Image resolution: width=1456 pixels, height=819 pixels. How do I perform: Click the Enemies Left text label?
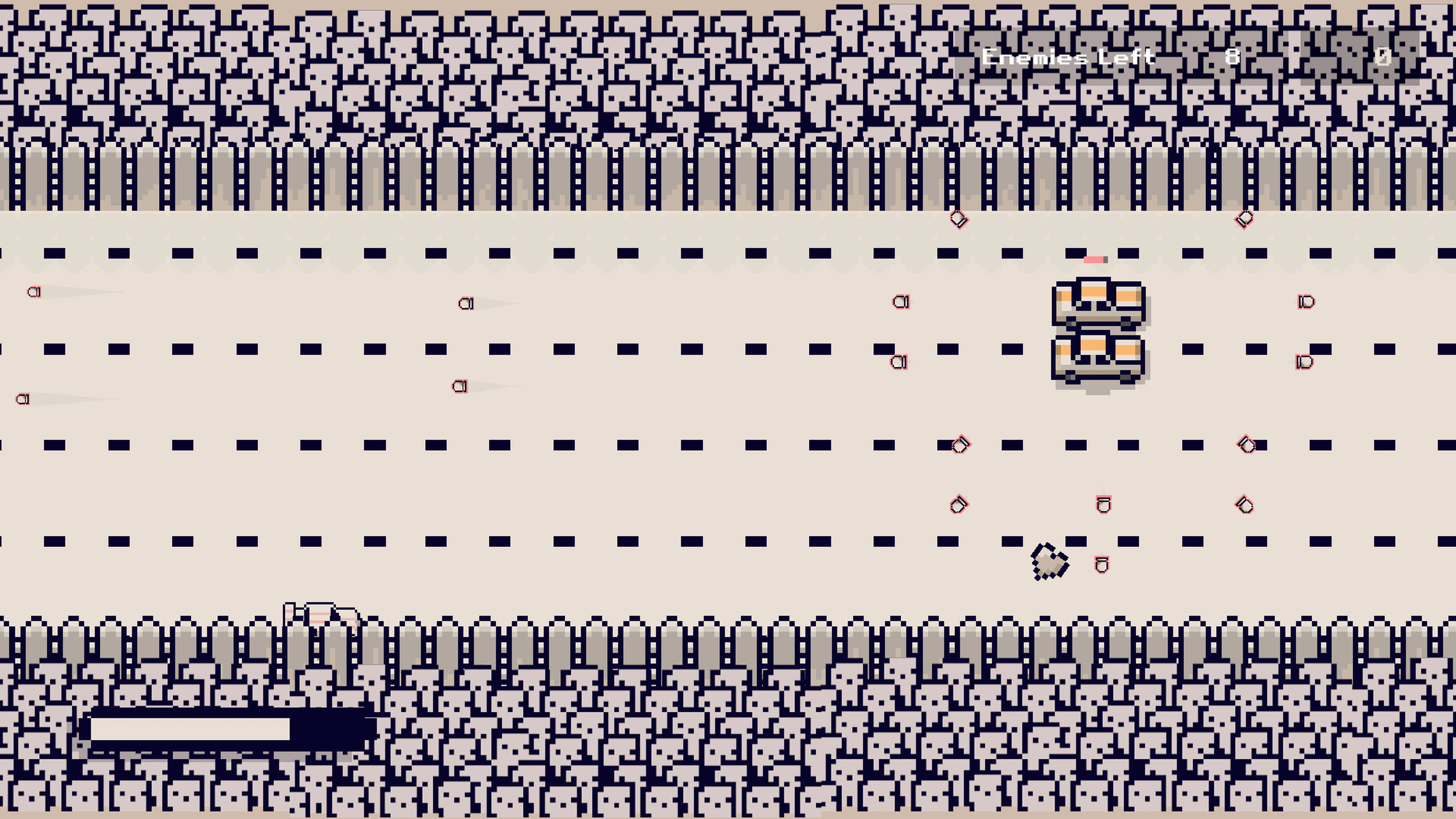point(1068,56)
